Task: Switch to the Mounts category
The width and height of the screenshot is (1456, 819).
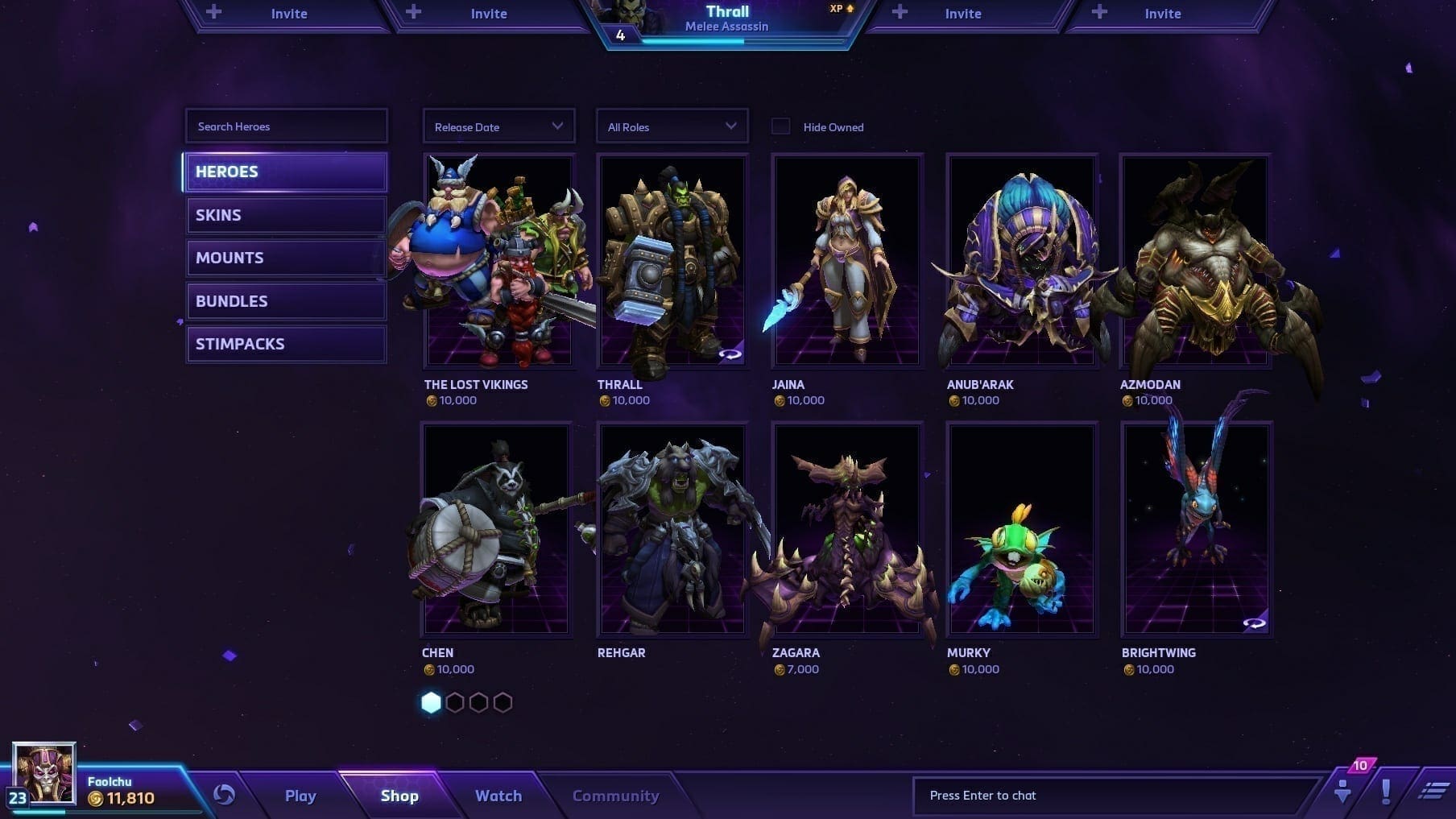Action: pos(286,258)
